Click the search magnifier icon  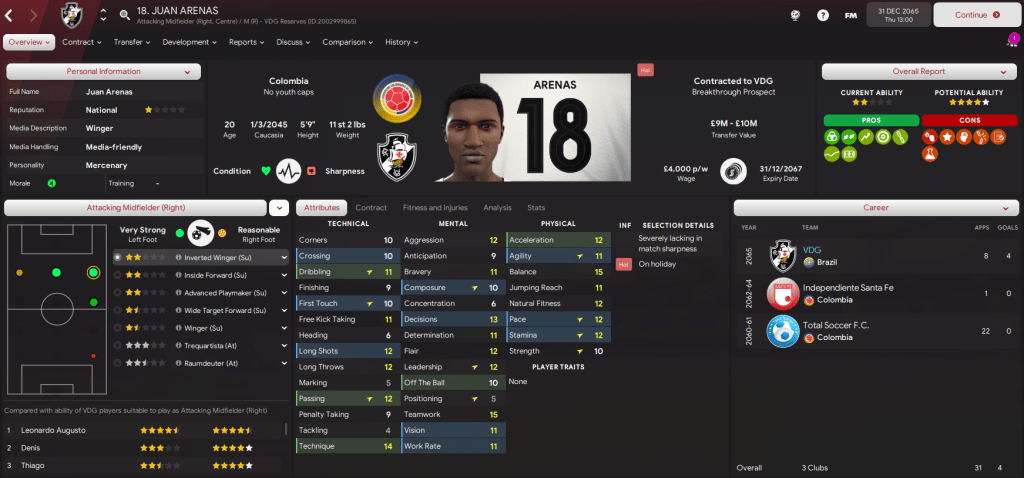coord(125,15)
